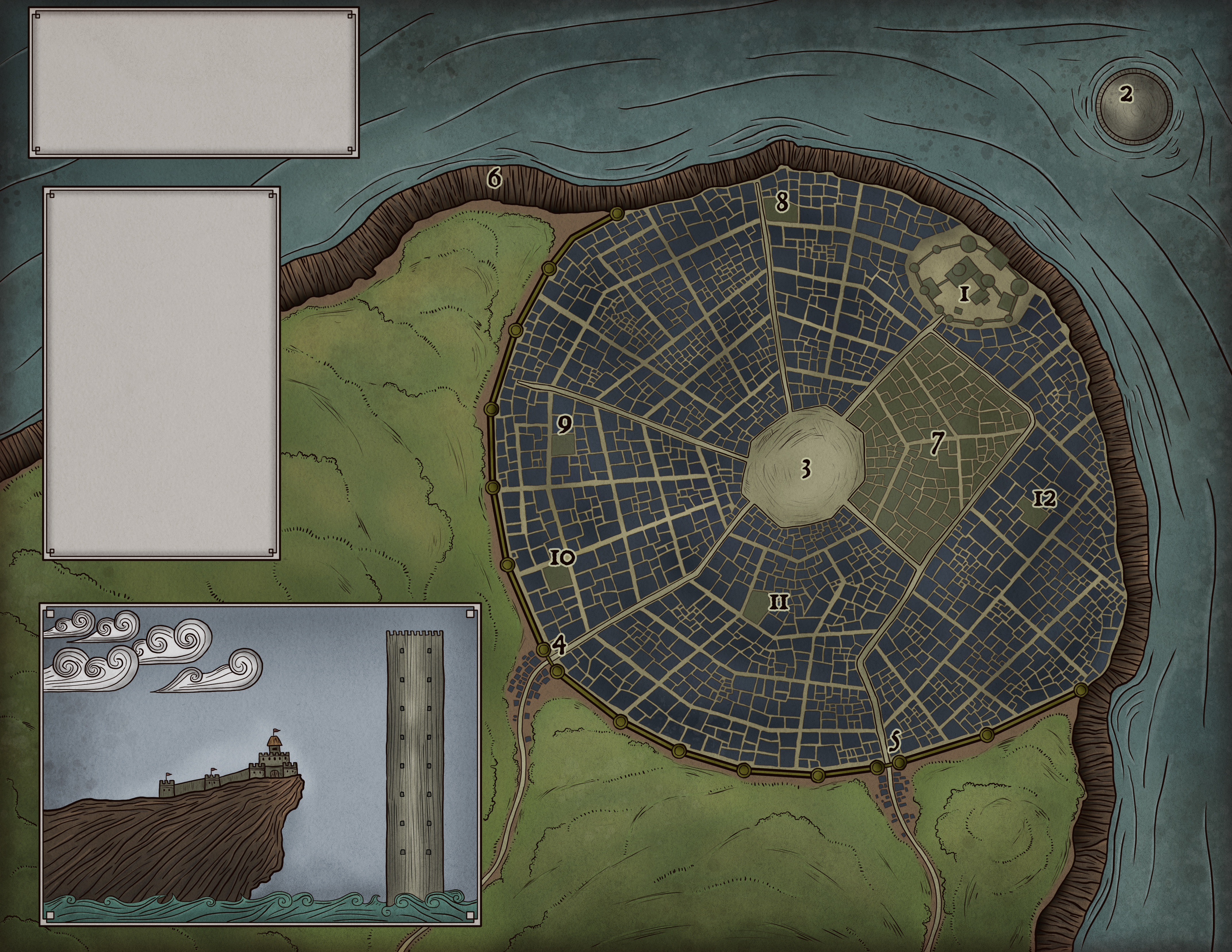Screen dimensions: 1232x952
Task: Choose marker 3 in the central plaza
Action: click(x=806, y=468)
